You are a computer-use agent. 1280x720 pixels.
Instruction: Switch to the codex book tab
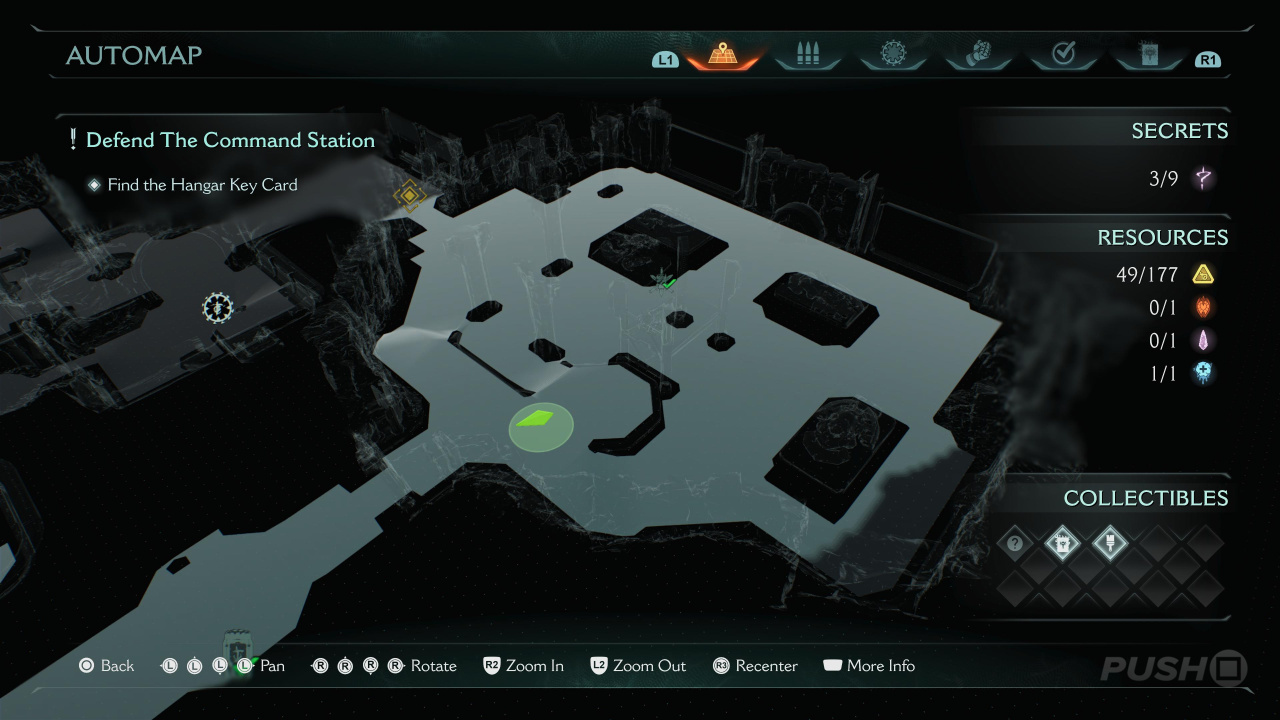(1147, 55)
